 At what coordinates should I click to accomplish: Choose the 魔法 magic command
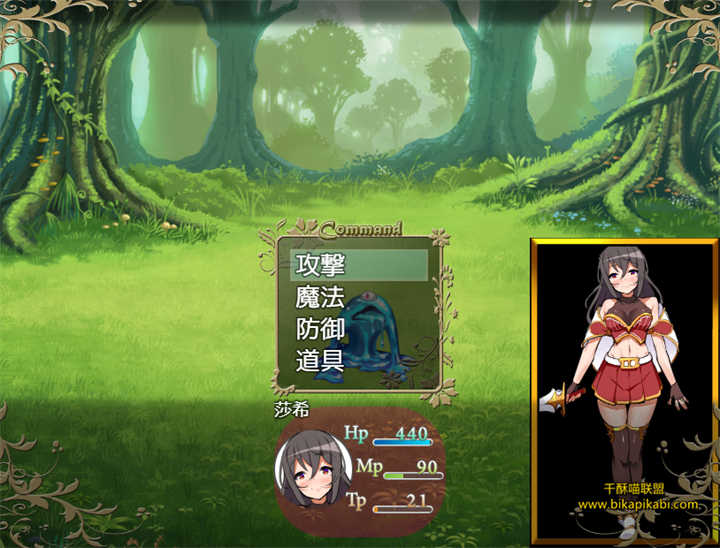pyautogui.click(x=320, y=297)
